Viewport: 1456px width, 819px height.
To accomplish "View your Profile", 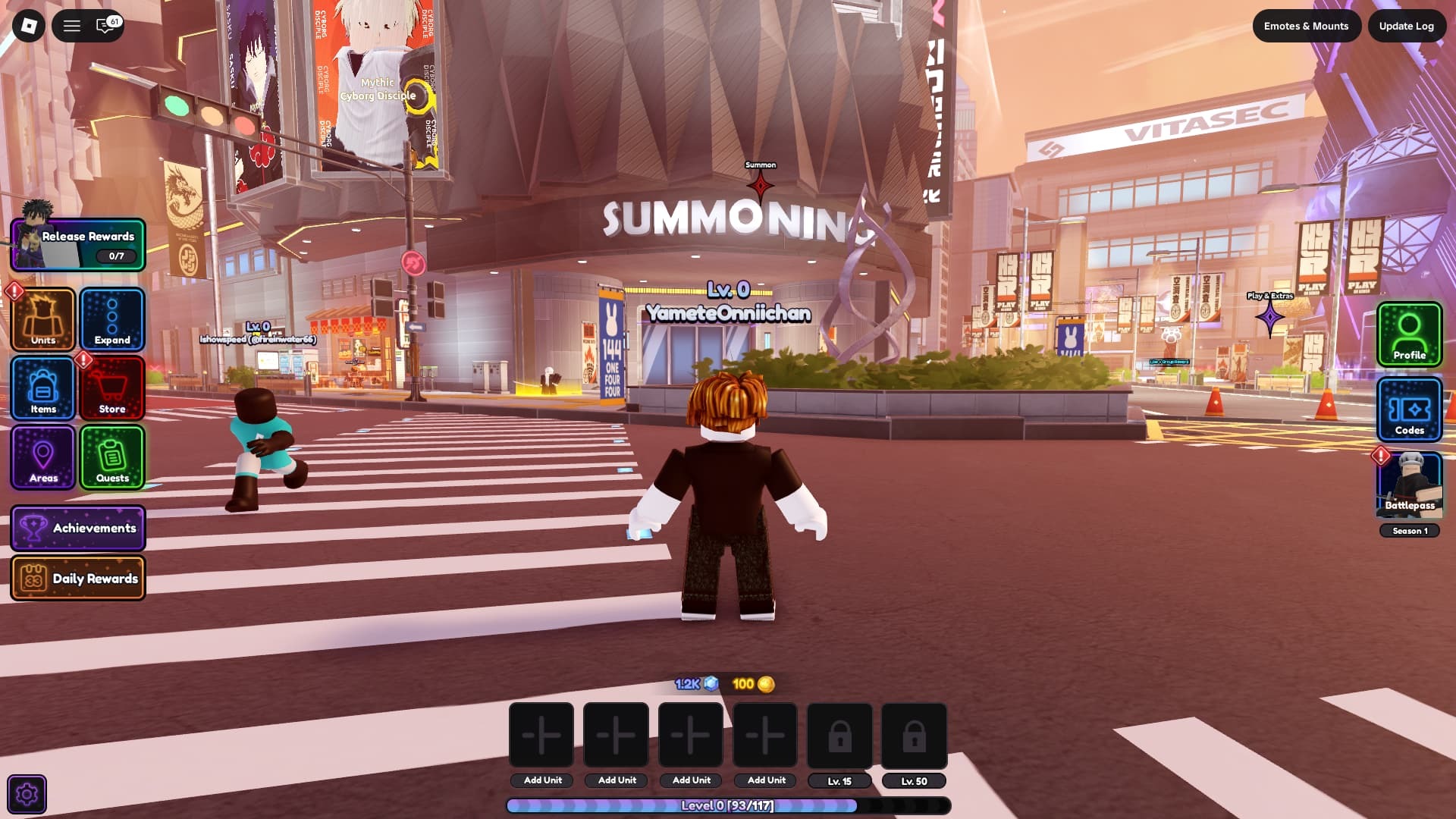I will coord(1409,334).
